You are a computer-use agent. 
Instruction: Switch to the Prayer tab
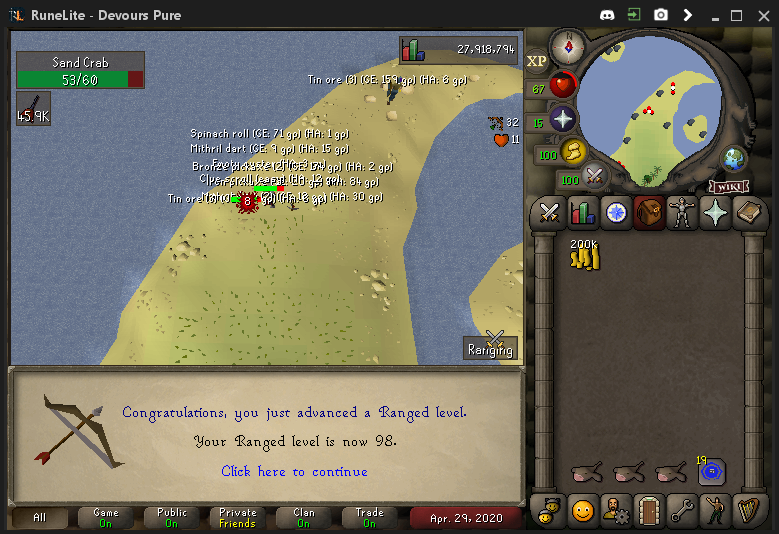coord(715,213)
